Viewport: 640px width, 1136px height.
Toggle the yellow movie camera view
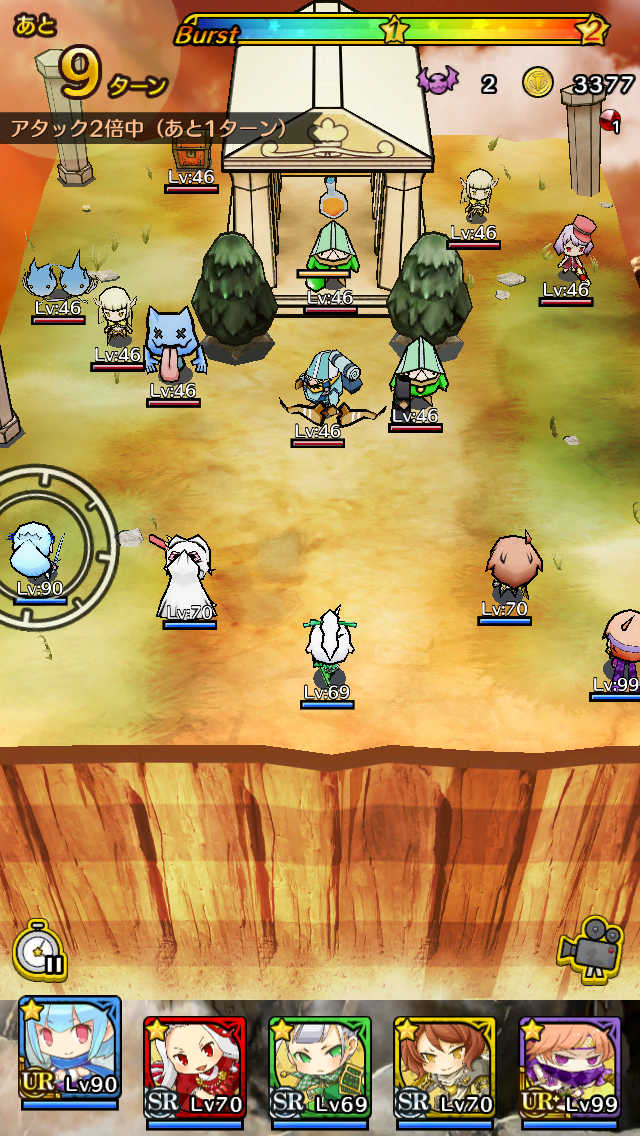click(x=591, y=948)
